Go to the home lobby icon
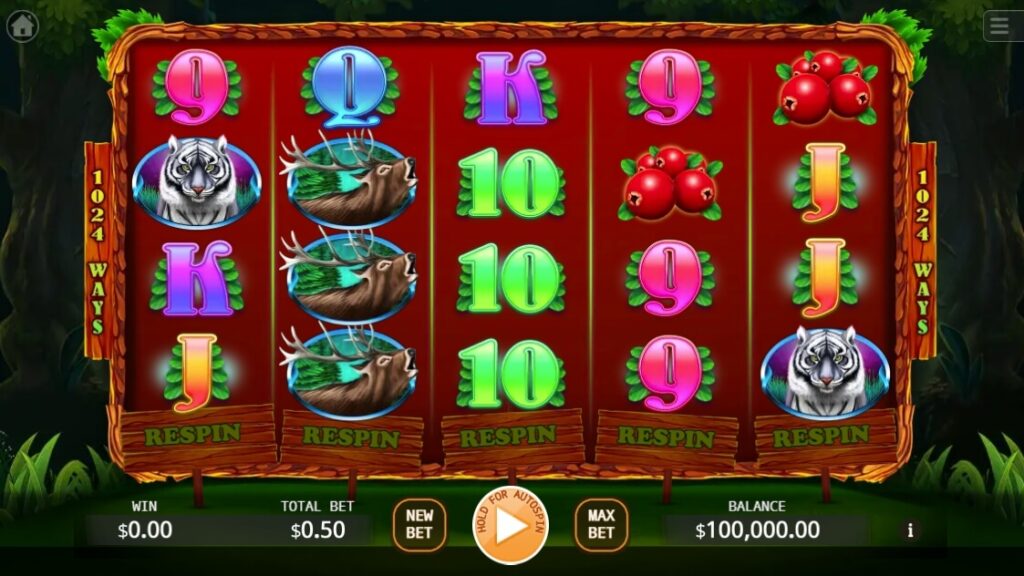Viewport: 1024px width, 576px height. coord(22,26)
